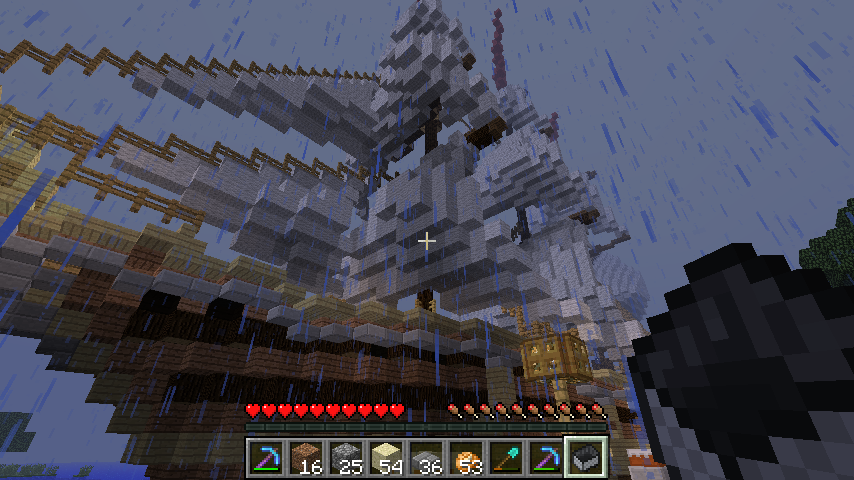The height and width of the screenshot is (480, 854).
Task: Equip the diamond shovel from the hotbar
Action: [505, 457]
